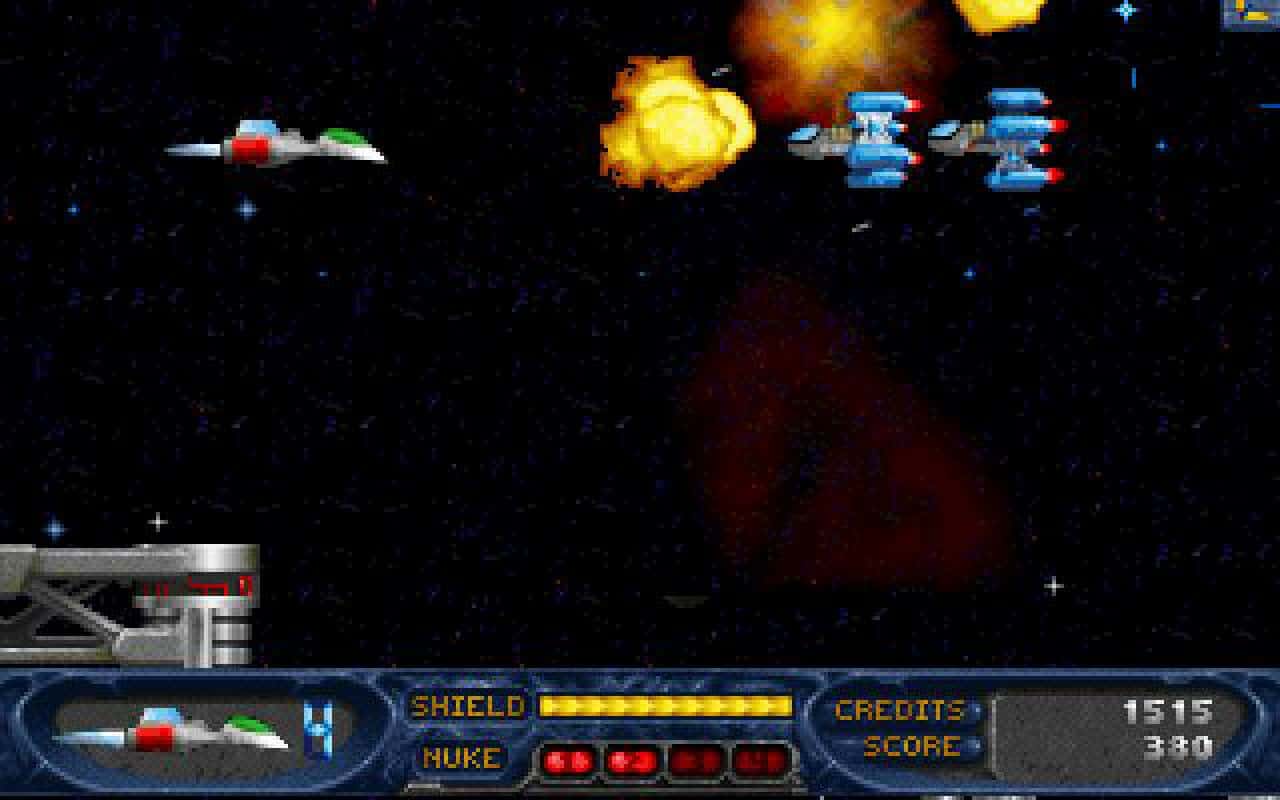The image size is (1280, 800).
Task: Click the NUKE label plate
Action: click(462, 758)
